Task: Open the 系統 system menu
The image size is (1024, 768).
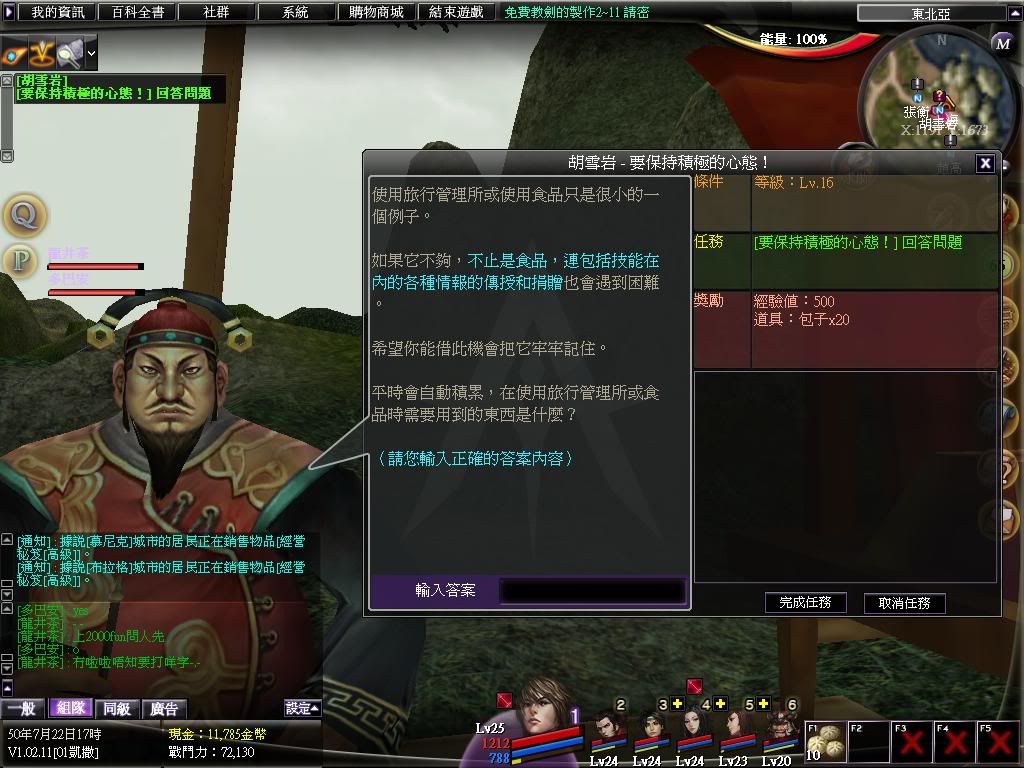Action: (x=295, y=12)
